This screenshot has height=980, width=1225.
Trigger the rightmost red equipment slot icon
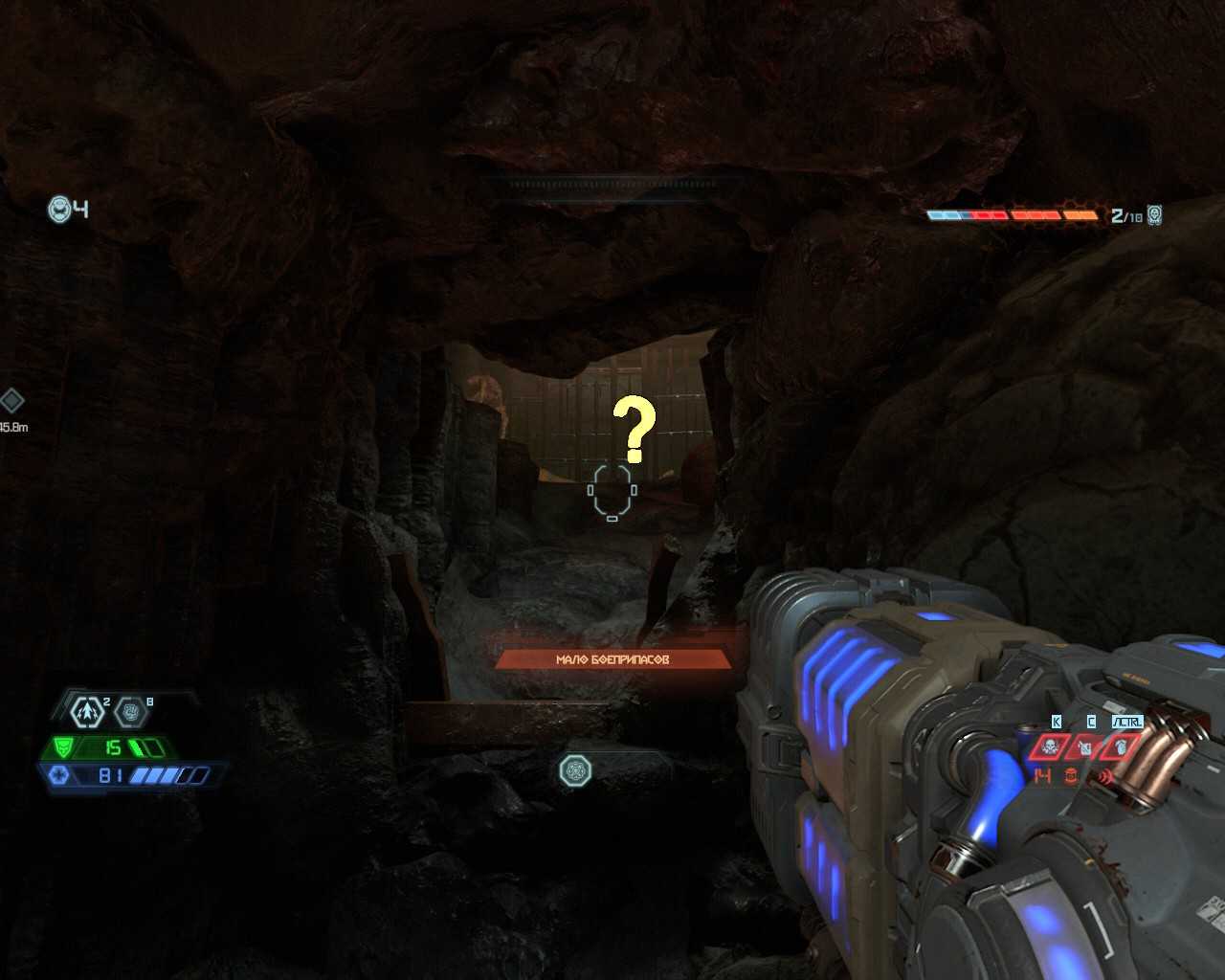[1122, 746]
